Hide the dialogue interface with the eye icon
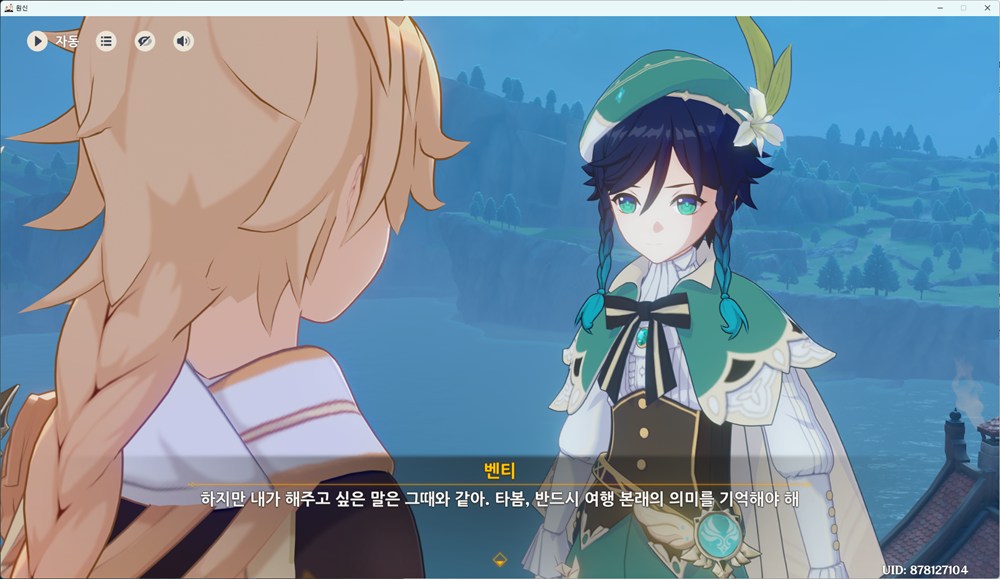Screen dimensions: 1000x579 click(145, 41)
